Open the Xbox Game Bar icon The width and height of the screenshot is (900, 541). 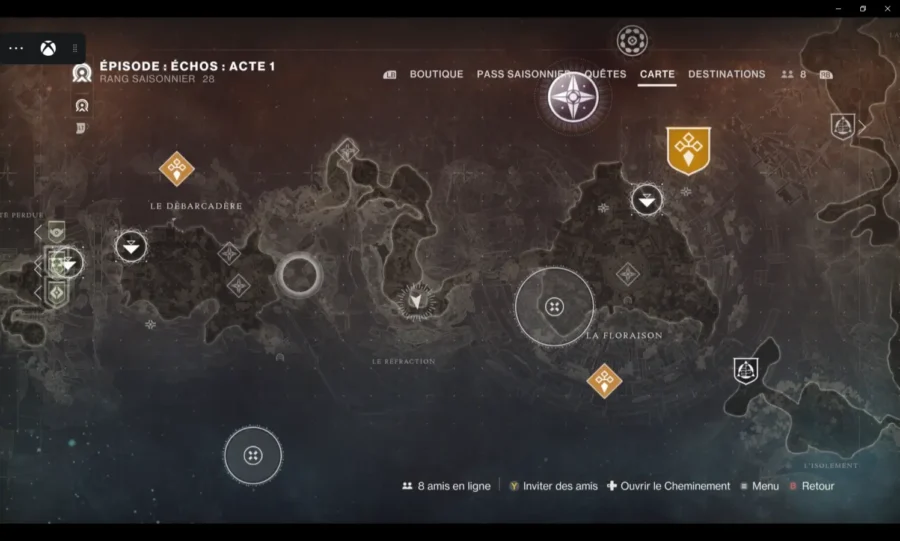click(x=47, y=48)
